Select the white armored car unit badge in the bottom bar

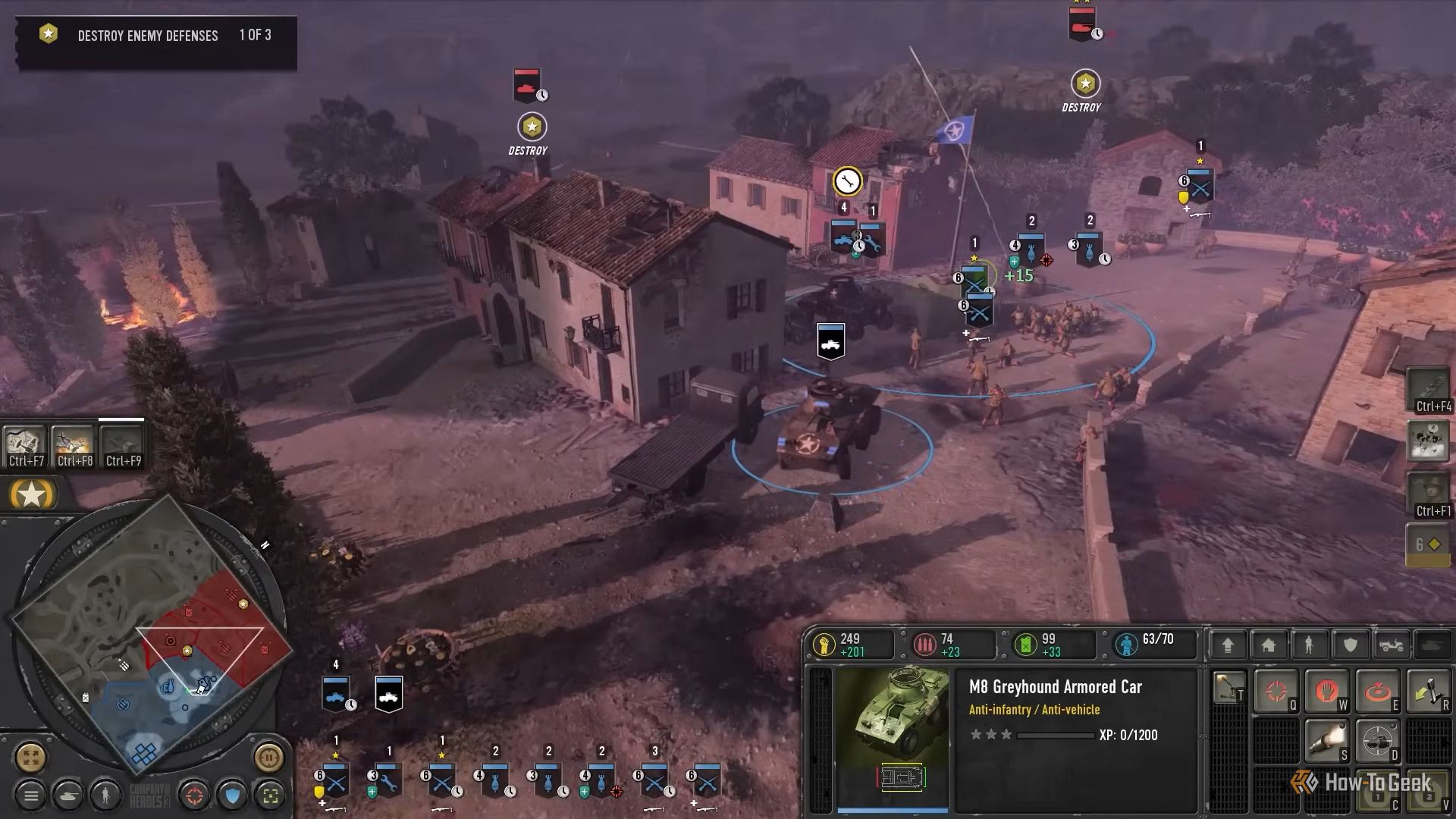(388, 694)
